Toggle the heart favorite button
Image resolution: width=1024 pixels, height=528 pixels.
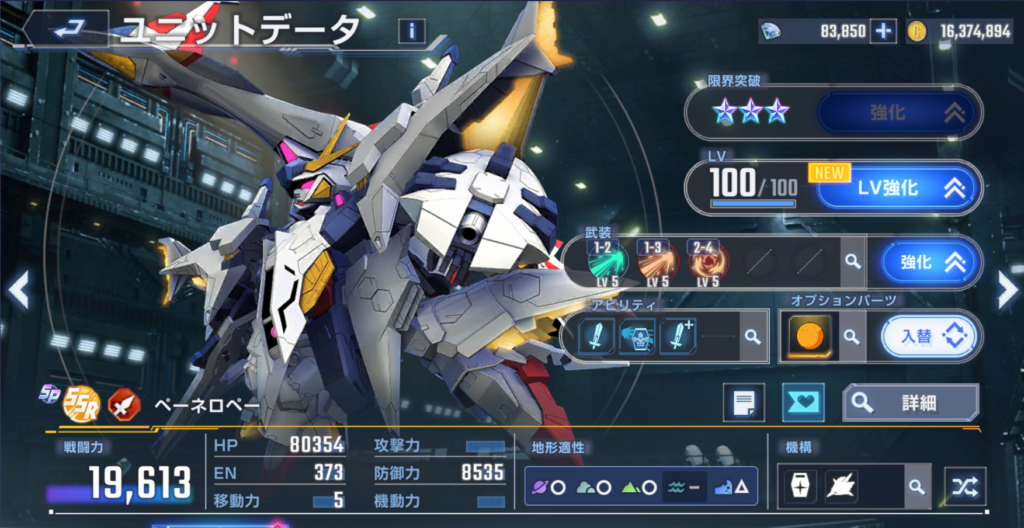(803, 402)
